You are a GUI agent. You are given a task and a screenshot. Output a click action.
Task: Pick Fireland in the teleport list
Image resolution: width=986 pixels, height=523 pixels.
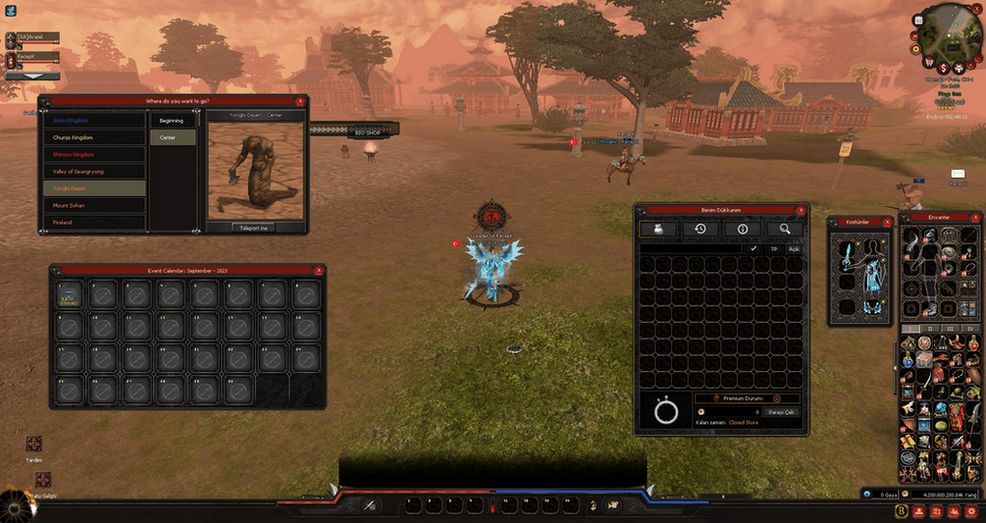94,221
